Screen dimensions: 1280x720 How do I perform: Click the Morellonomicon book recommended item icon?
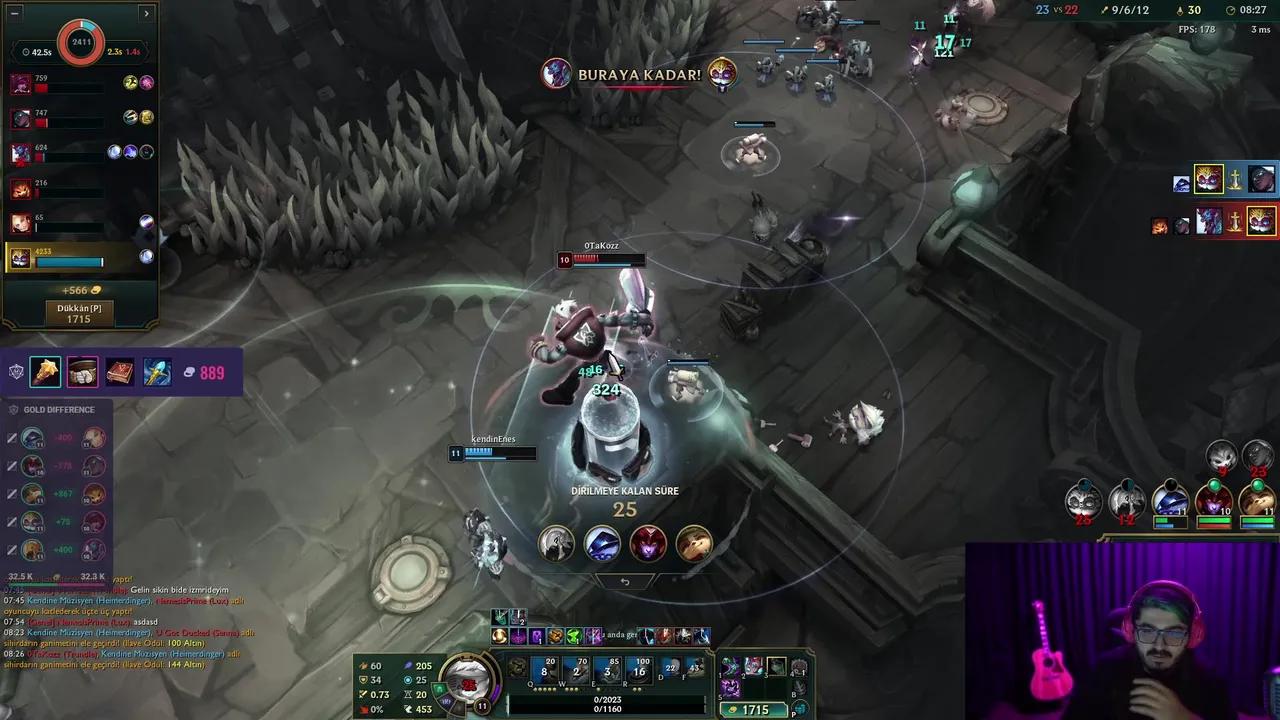[x=119, y=372]
